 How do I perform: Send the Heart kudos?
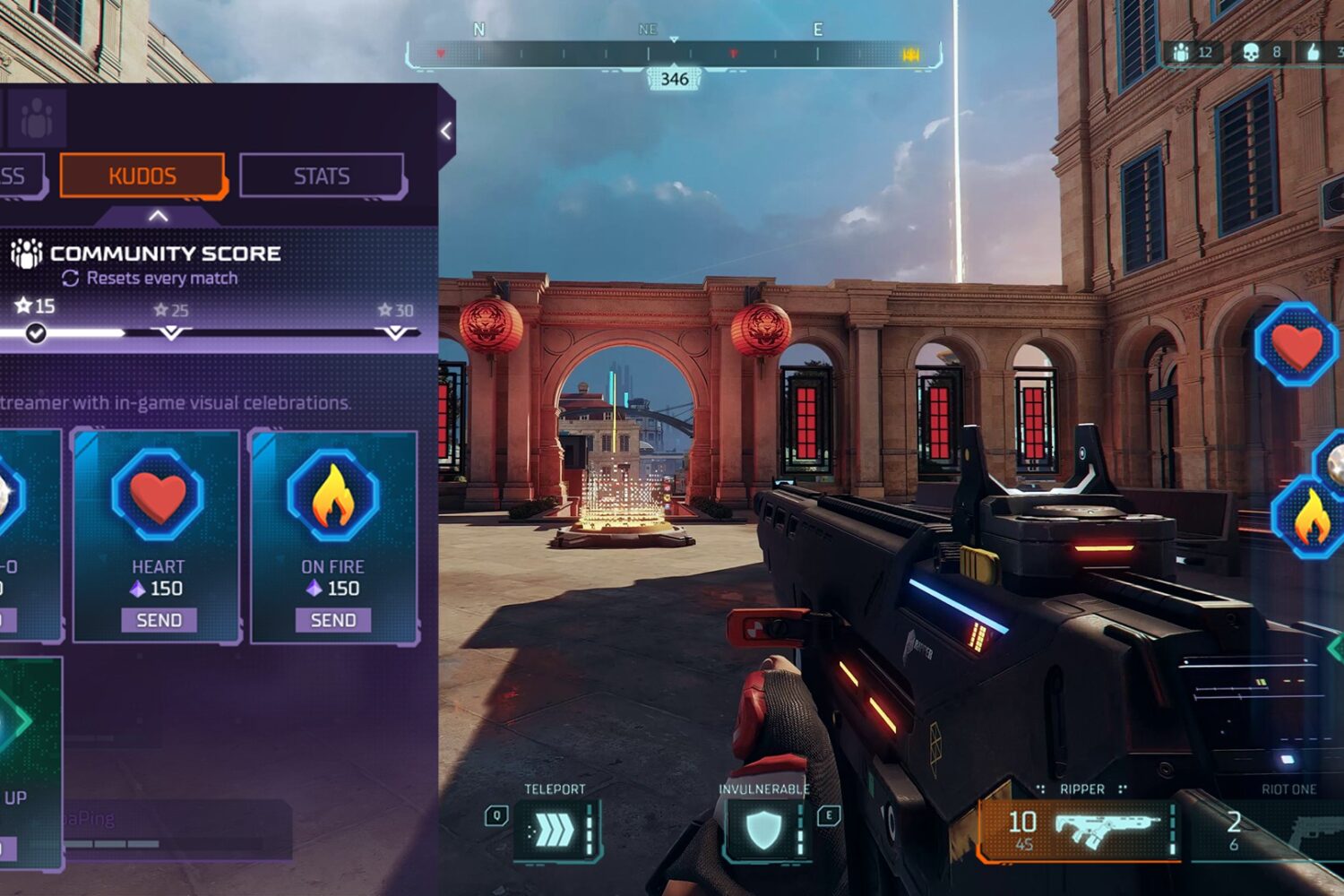point(159,620)
